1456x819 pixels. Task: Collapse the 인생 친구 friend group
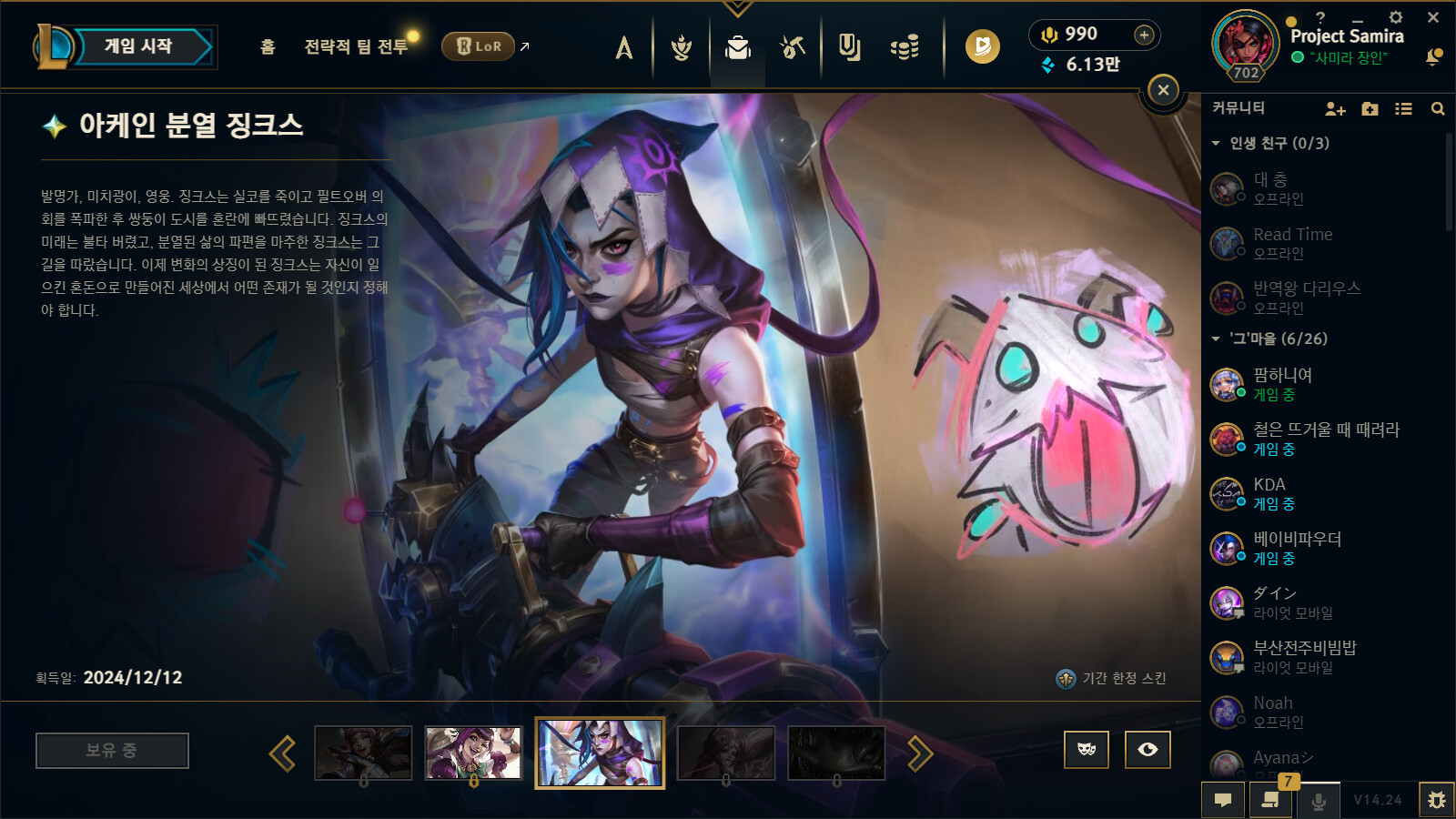(x=1216, y=144)
